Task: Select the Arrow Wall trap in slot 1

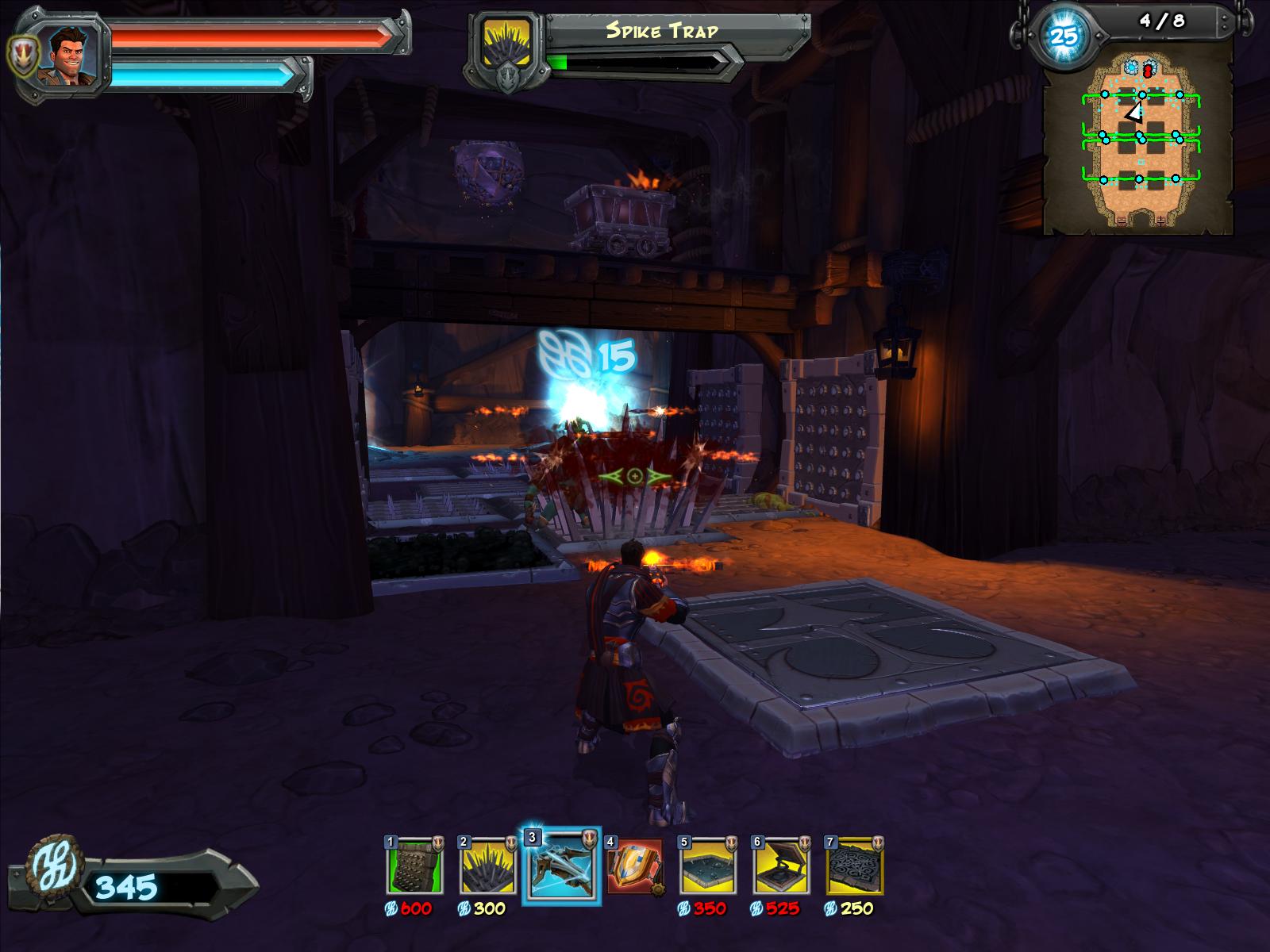Action: point(414,866)
